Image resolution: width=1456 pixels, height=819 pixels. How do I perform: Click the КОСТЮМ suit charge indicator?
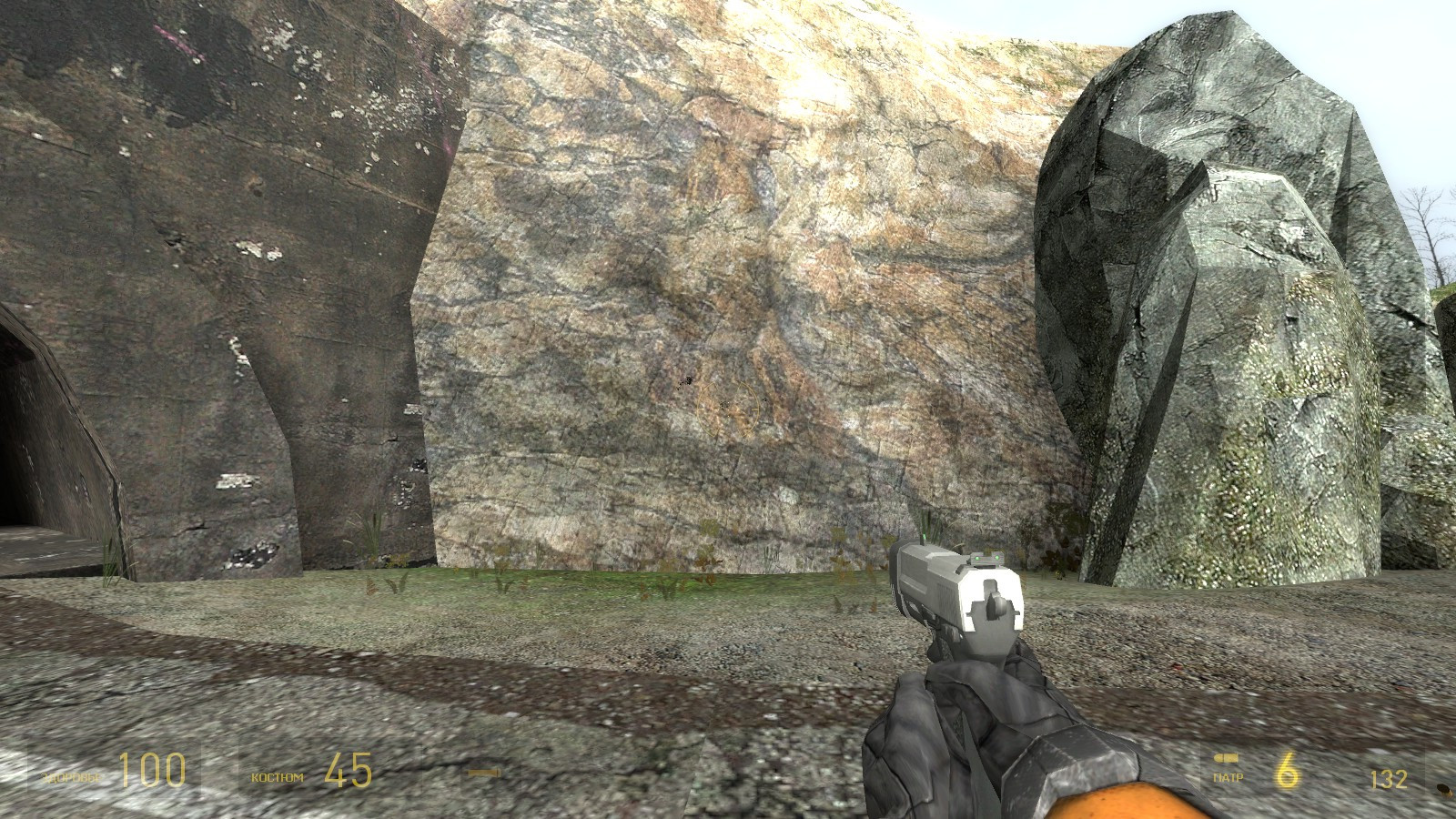pyautogui.click(x=278, y=775)
